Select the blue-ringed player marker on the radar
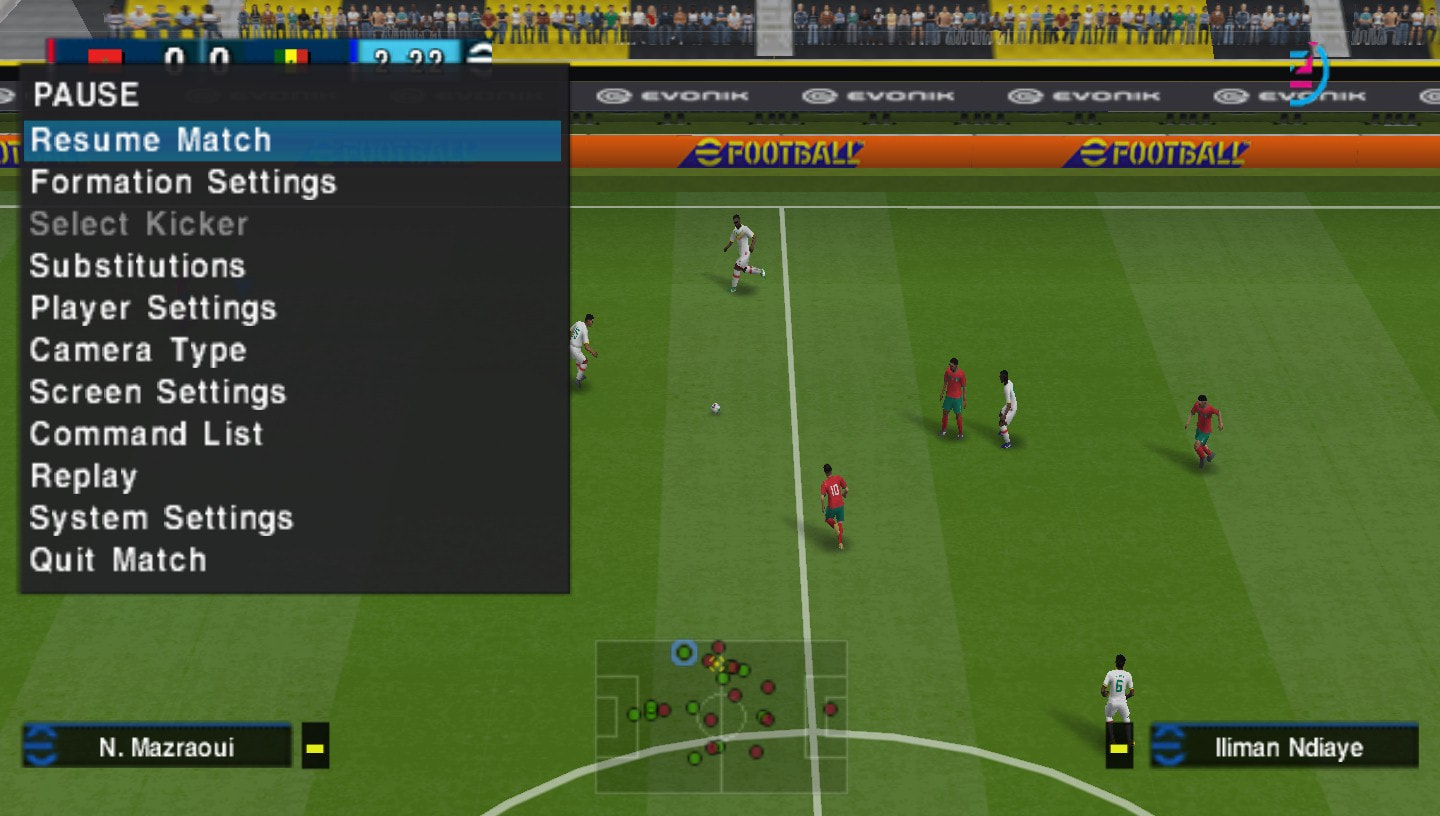Viewport: 1440px width, 816px height. click(x=684, y=654)
